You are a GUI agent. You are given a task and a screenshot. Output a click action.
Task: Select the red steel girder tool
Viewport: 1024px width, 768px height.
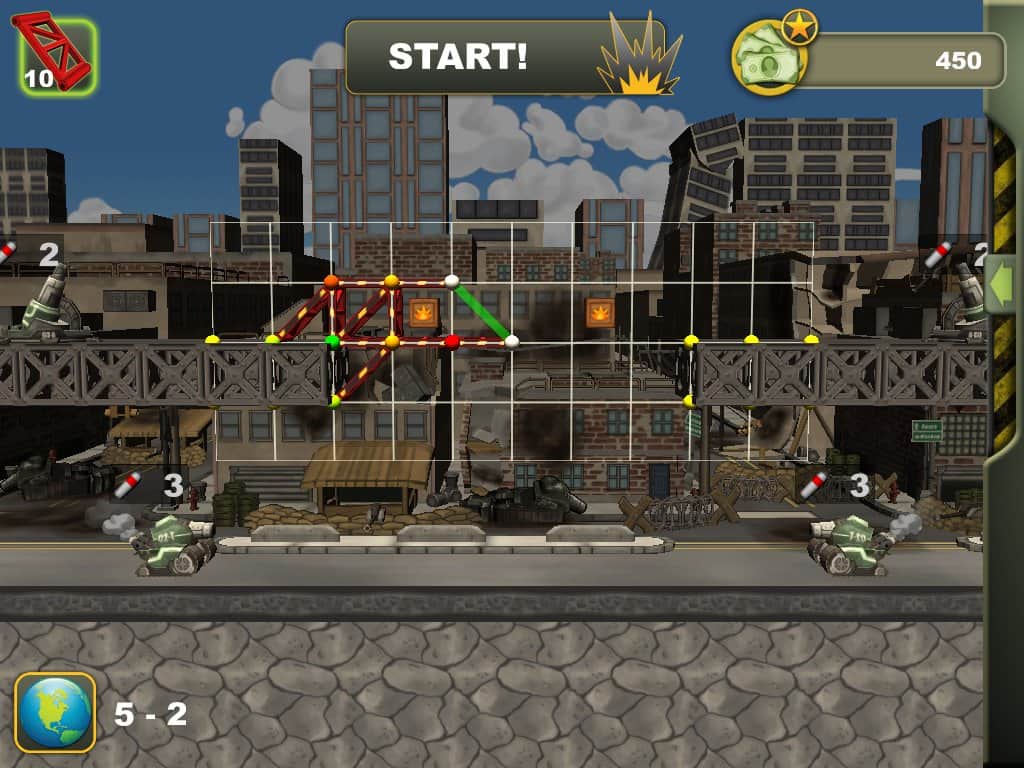57,56
